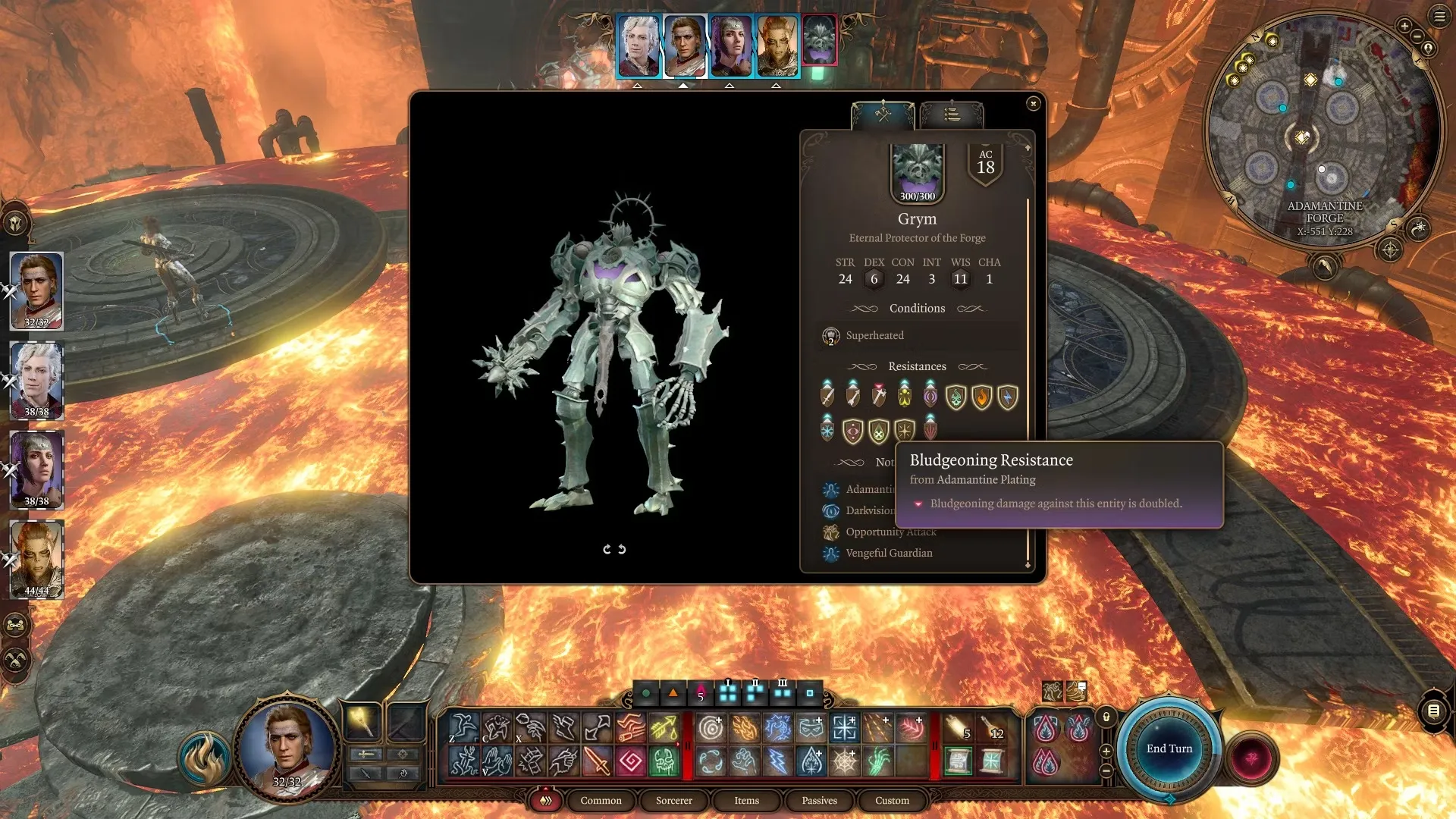
Task: Select the Custom hotbar tab
Action: (x=892, y=801)
